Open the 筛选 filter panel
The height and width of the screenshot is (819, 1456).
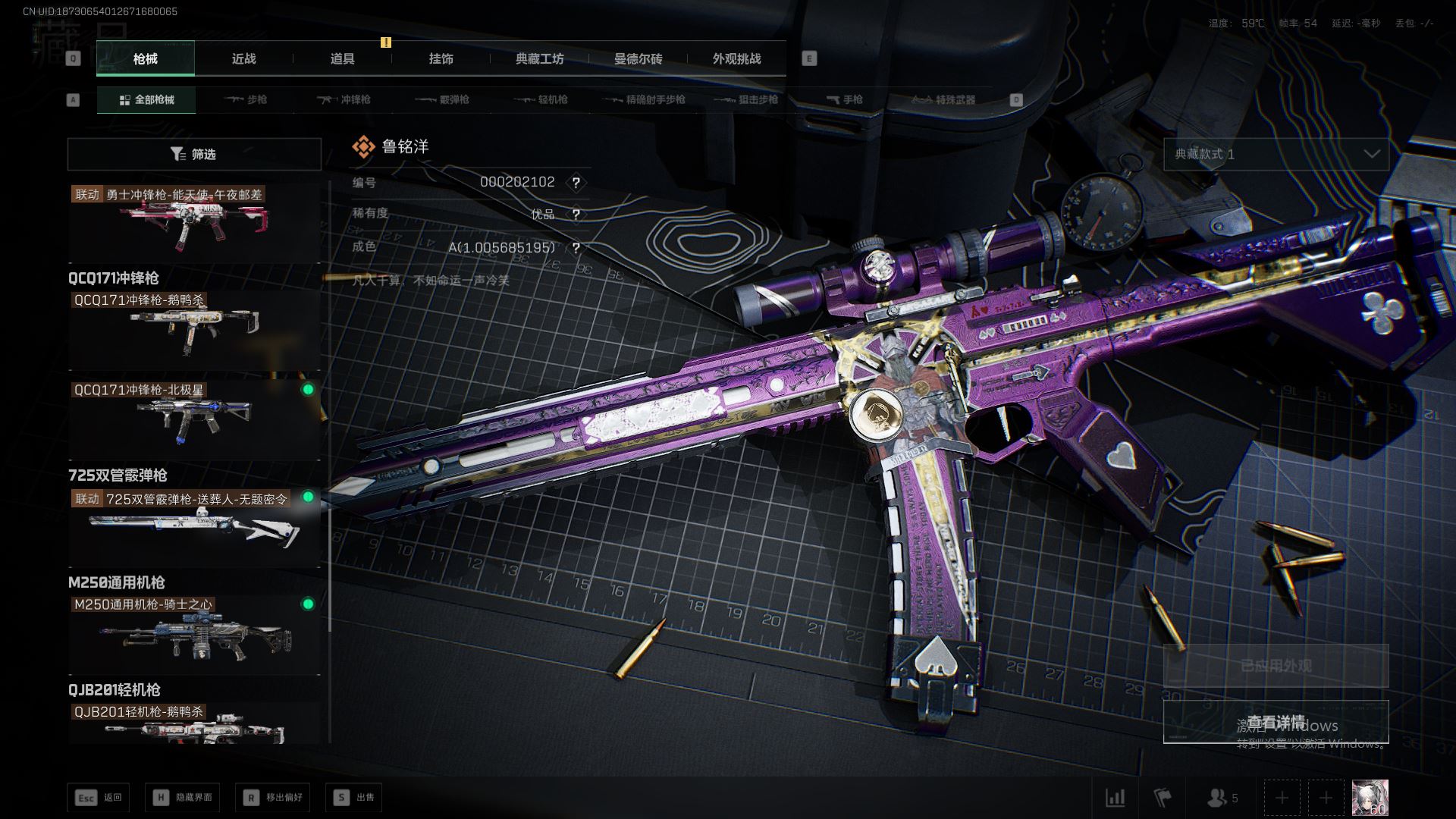(194, 155)
